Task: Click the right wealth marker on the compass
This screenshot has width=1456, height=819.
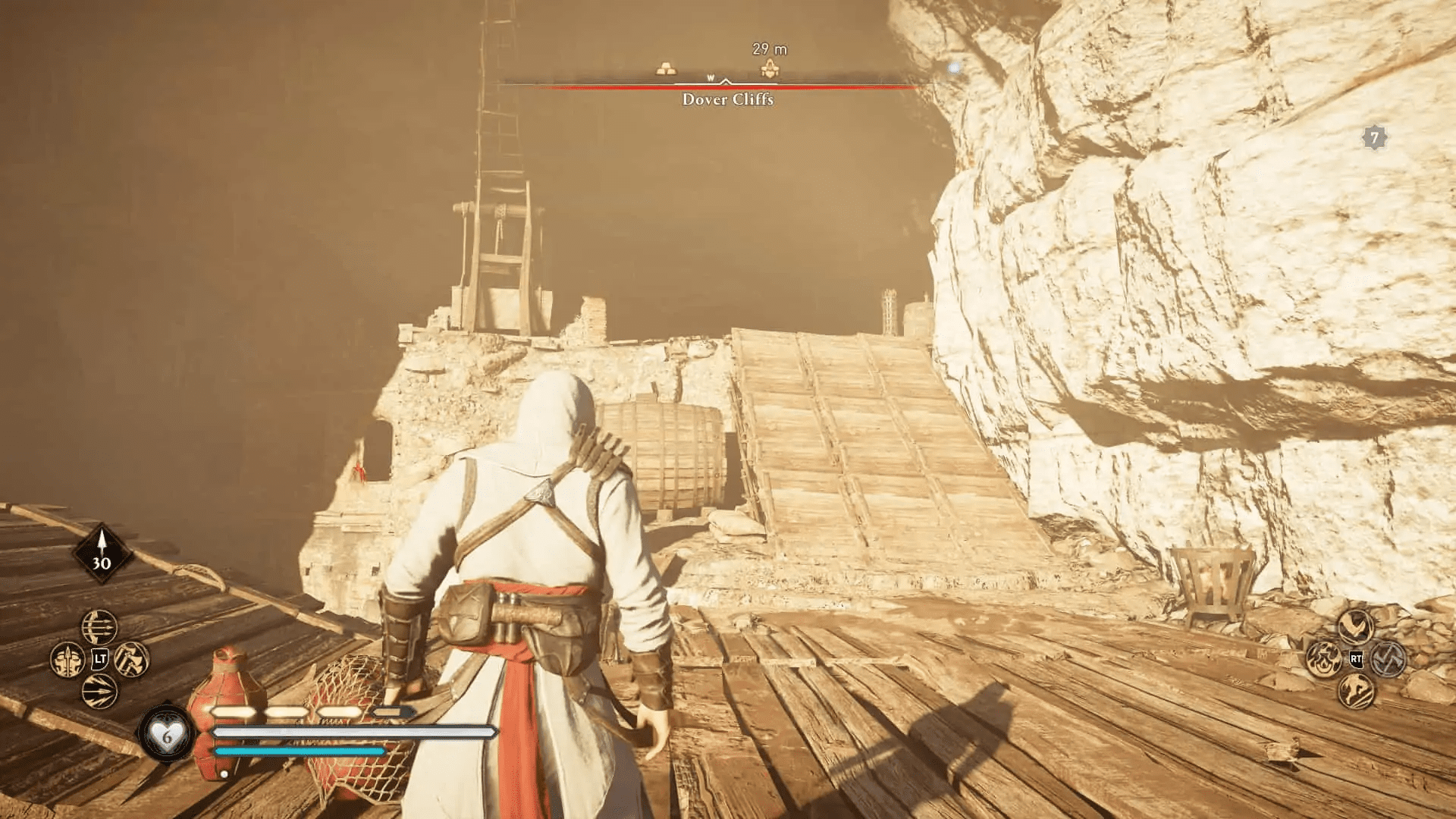Action: 771,67
